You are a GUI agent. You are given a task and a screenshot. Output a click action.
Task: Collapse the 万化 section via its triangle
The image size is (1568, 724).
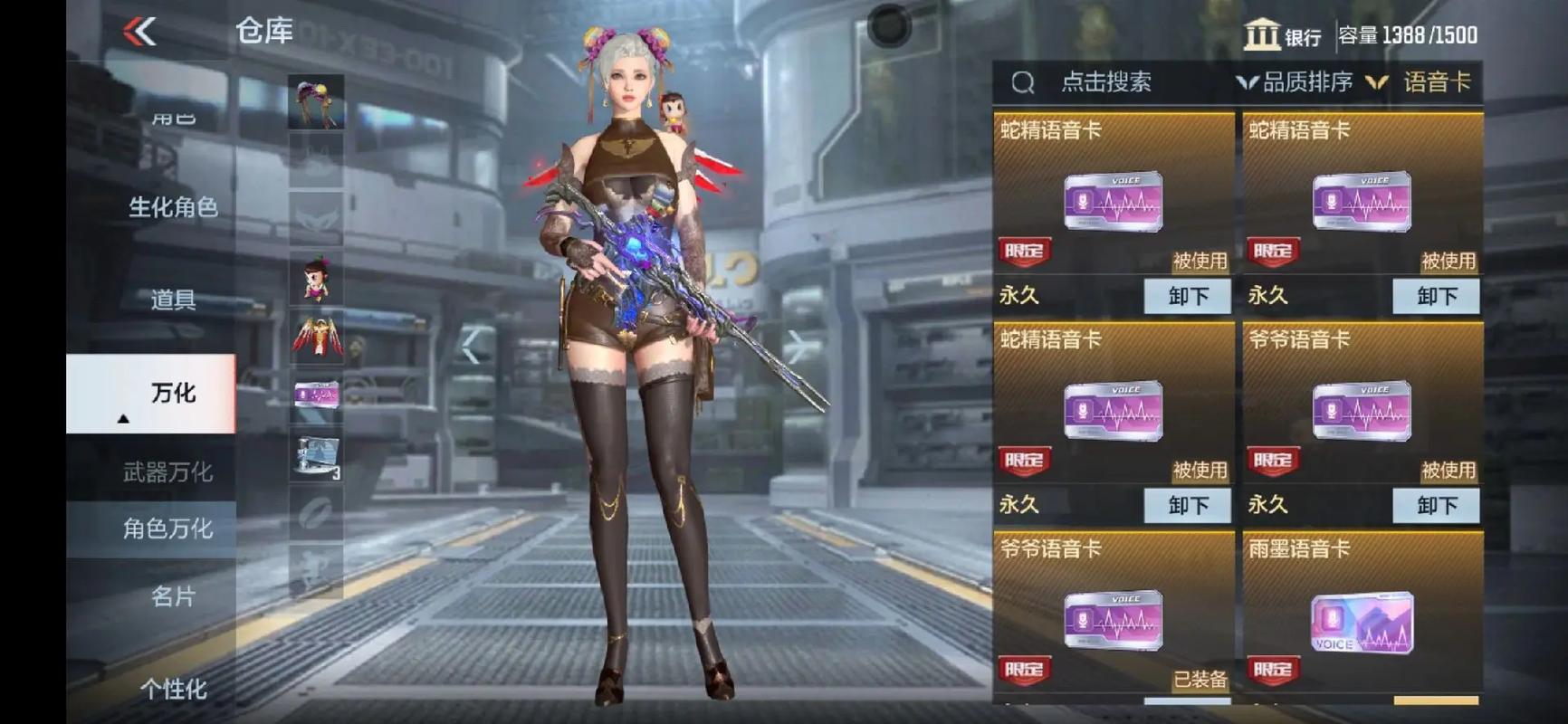[x=122, y=420]
